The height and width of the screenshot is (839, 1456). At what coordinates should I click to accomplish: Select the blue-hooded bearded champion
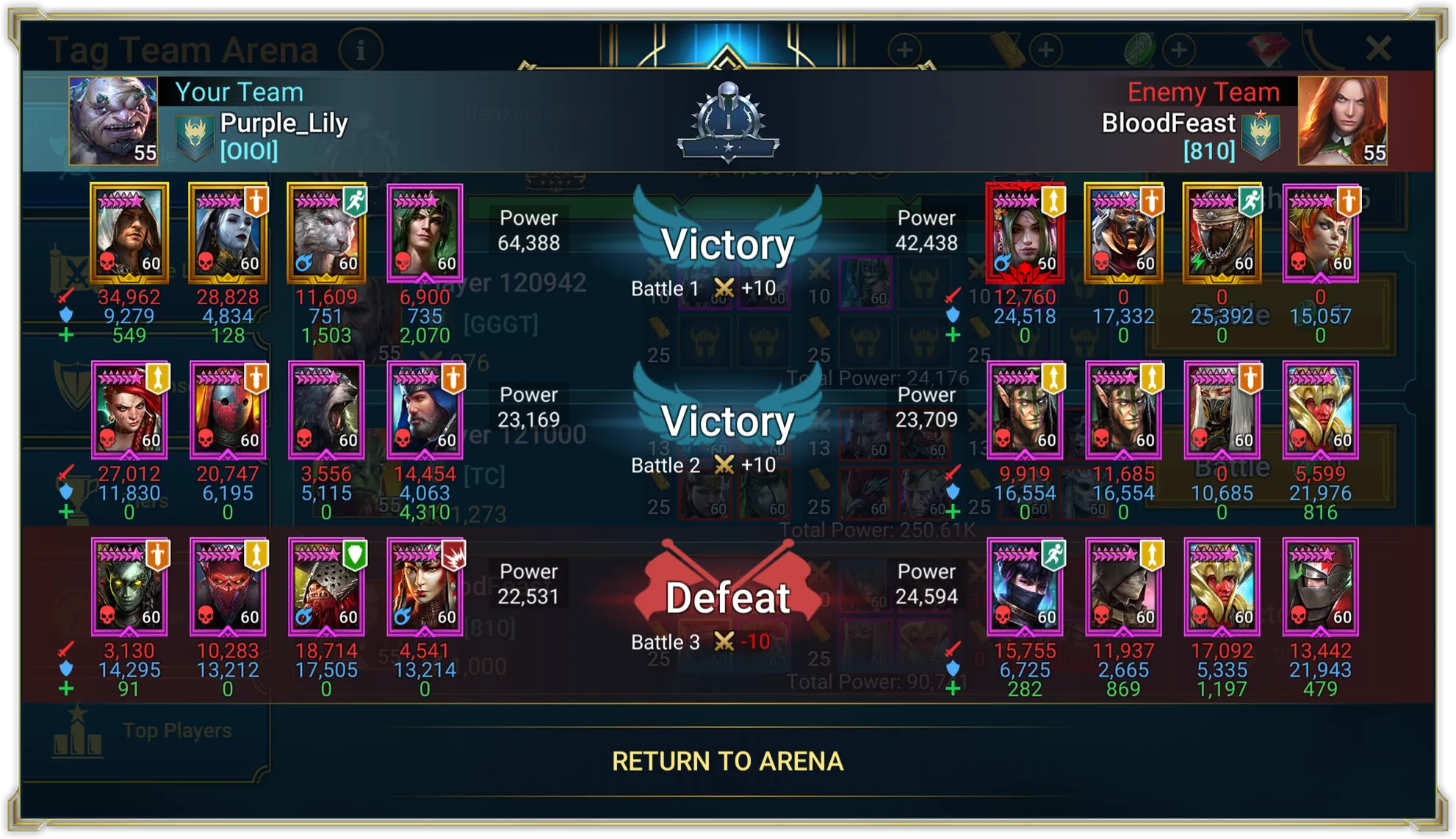click(425, 409)
